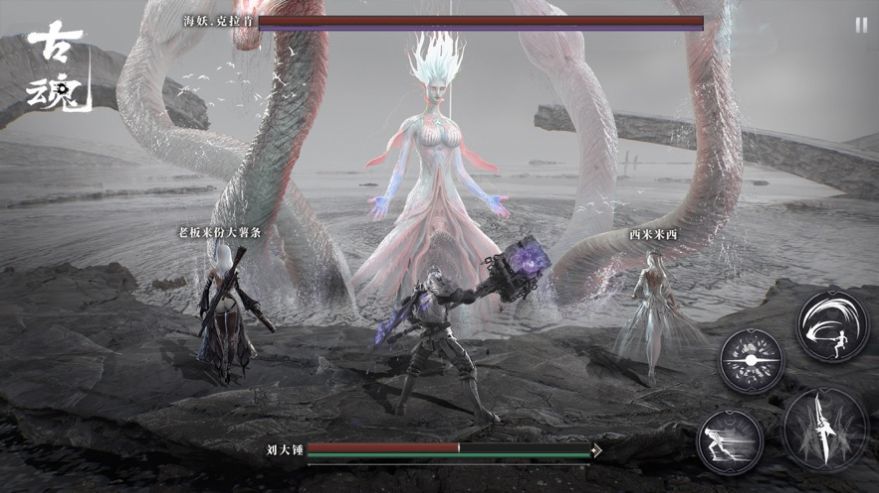Pause the game with the pause button
Viewport: 879px width, 493px height.
(x=861, y=25)
